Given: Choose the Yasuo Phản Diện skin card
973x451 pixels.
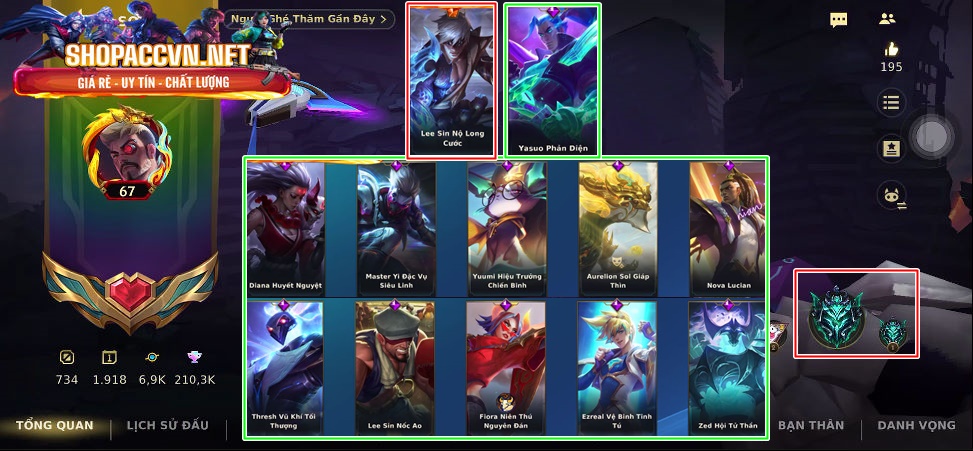Looking at the screenshot, I should click(553, 80).
